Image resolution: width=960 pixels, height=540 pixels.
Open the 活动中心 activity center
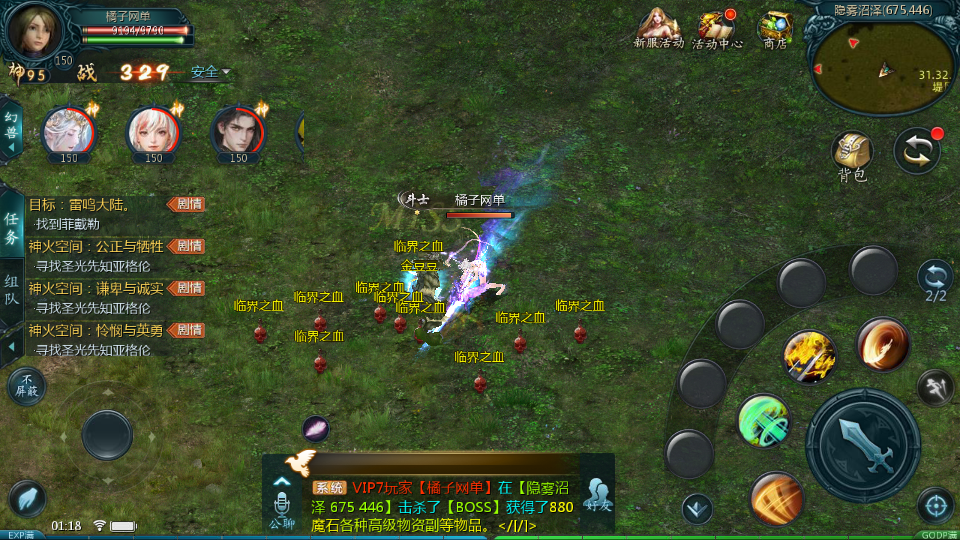point(717,28)
